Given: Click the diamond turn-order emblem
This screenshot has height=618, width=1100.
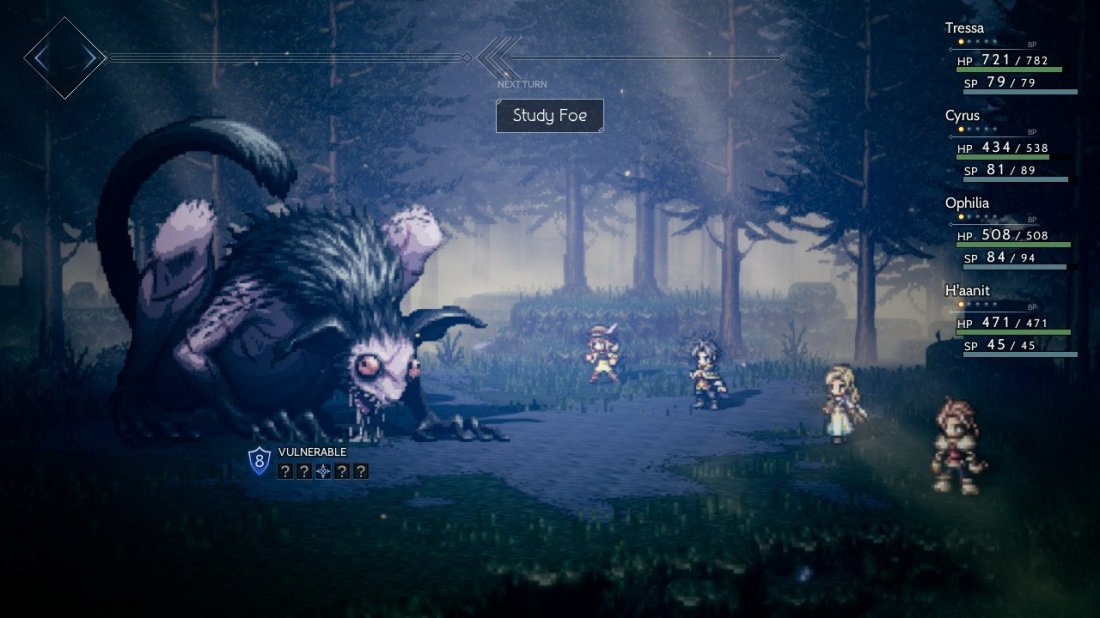Looking at the screenshot, I should (65, 58).
